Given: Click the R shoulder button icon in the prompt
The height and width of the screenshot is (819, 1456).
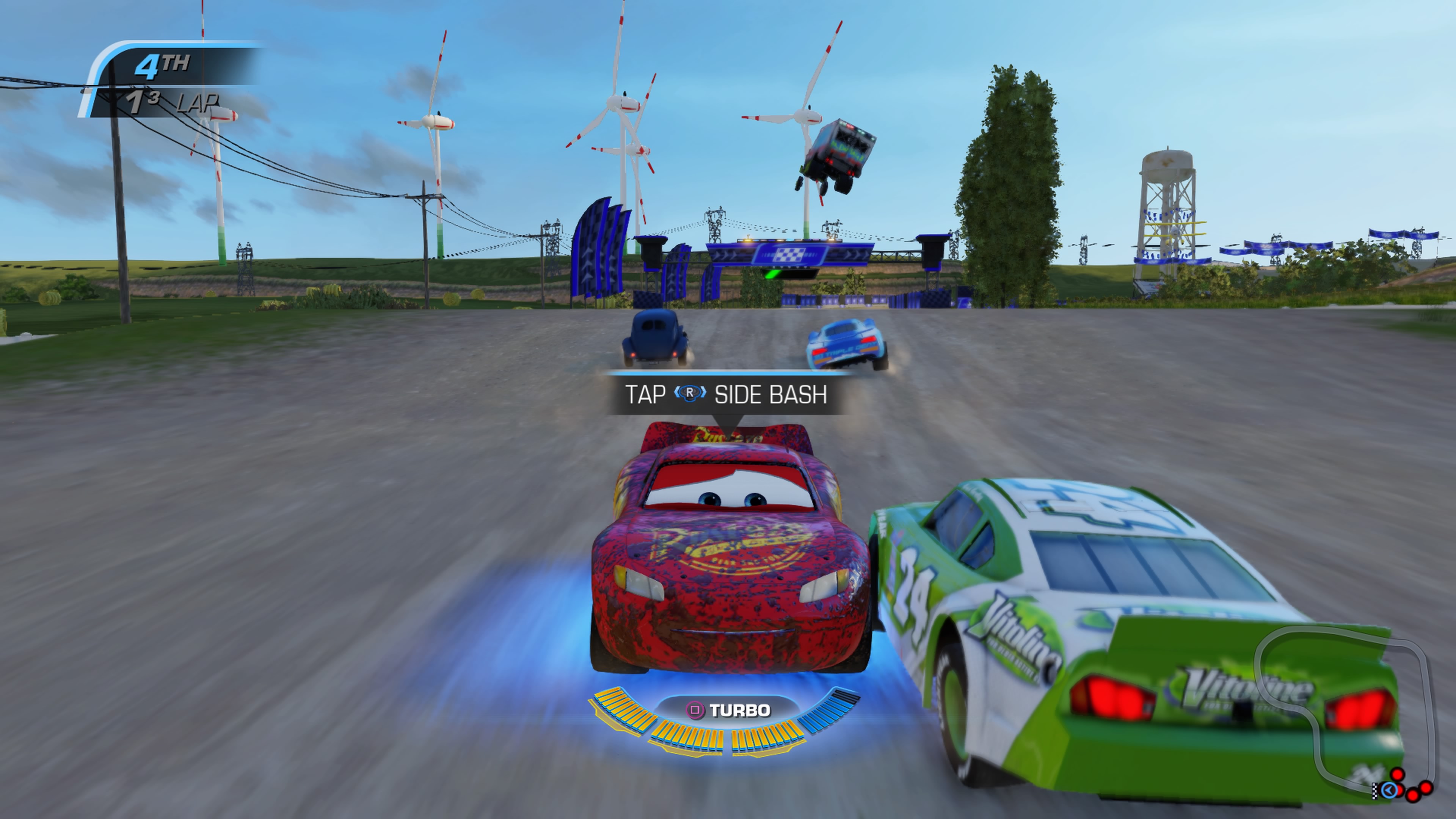Looking at the screenshot, I should pos(690,392).
